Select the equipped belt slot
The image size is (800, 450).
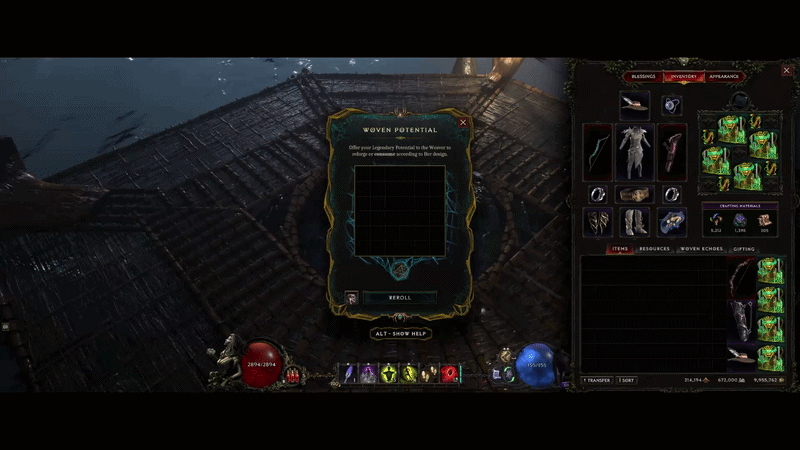pyautogui.click(x=634, y=194)
